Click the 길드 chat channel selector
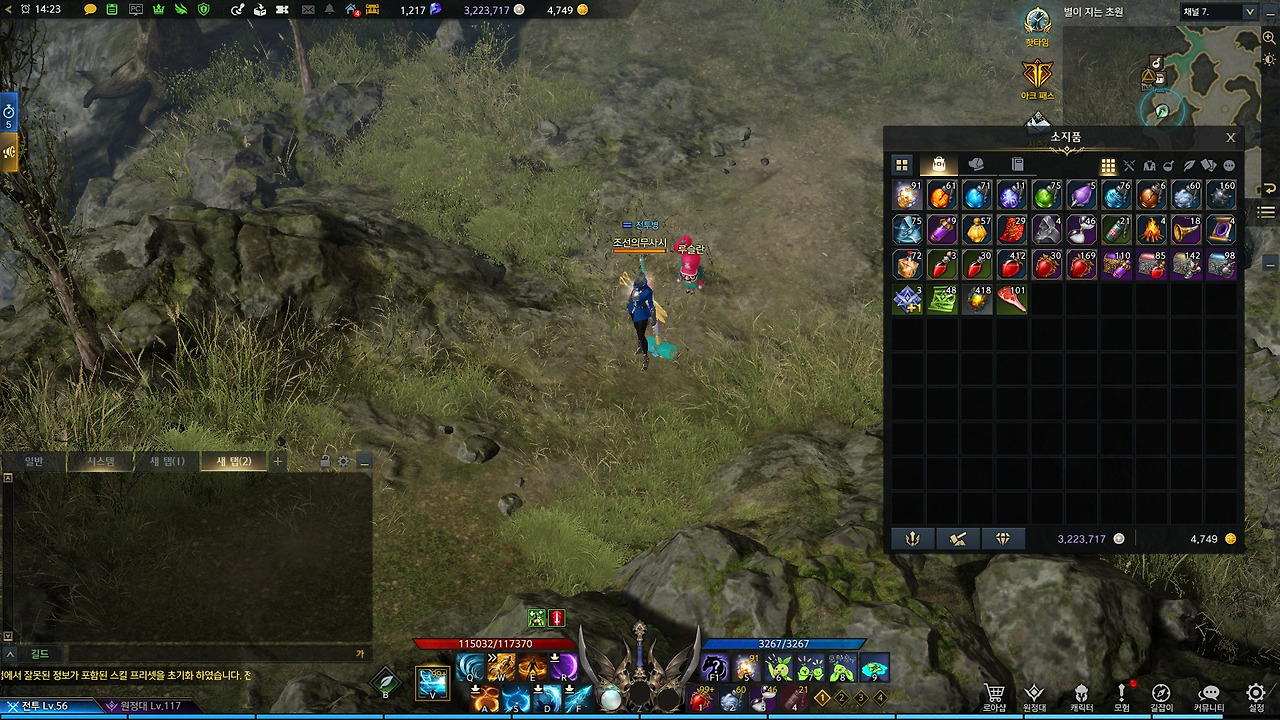 tap(39, 654)
